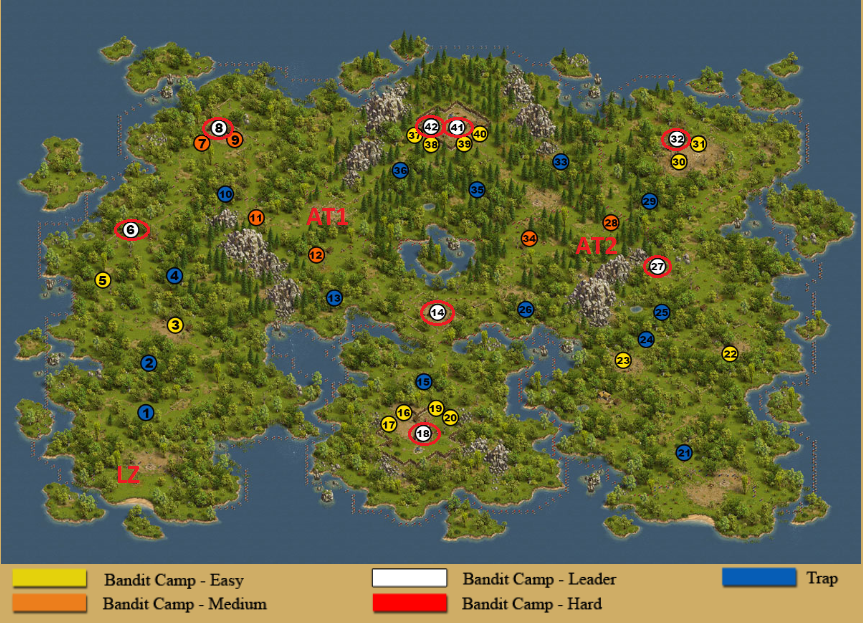Viewport: 863px width, 623px height.
Task: Click leader camp marker 32
Action: (677, 139)
